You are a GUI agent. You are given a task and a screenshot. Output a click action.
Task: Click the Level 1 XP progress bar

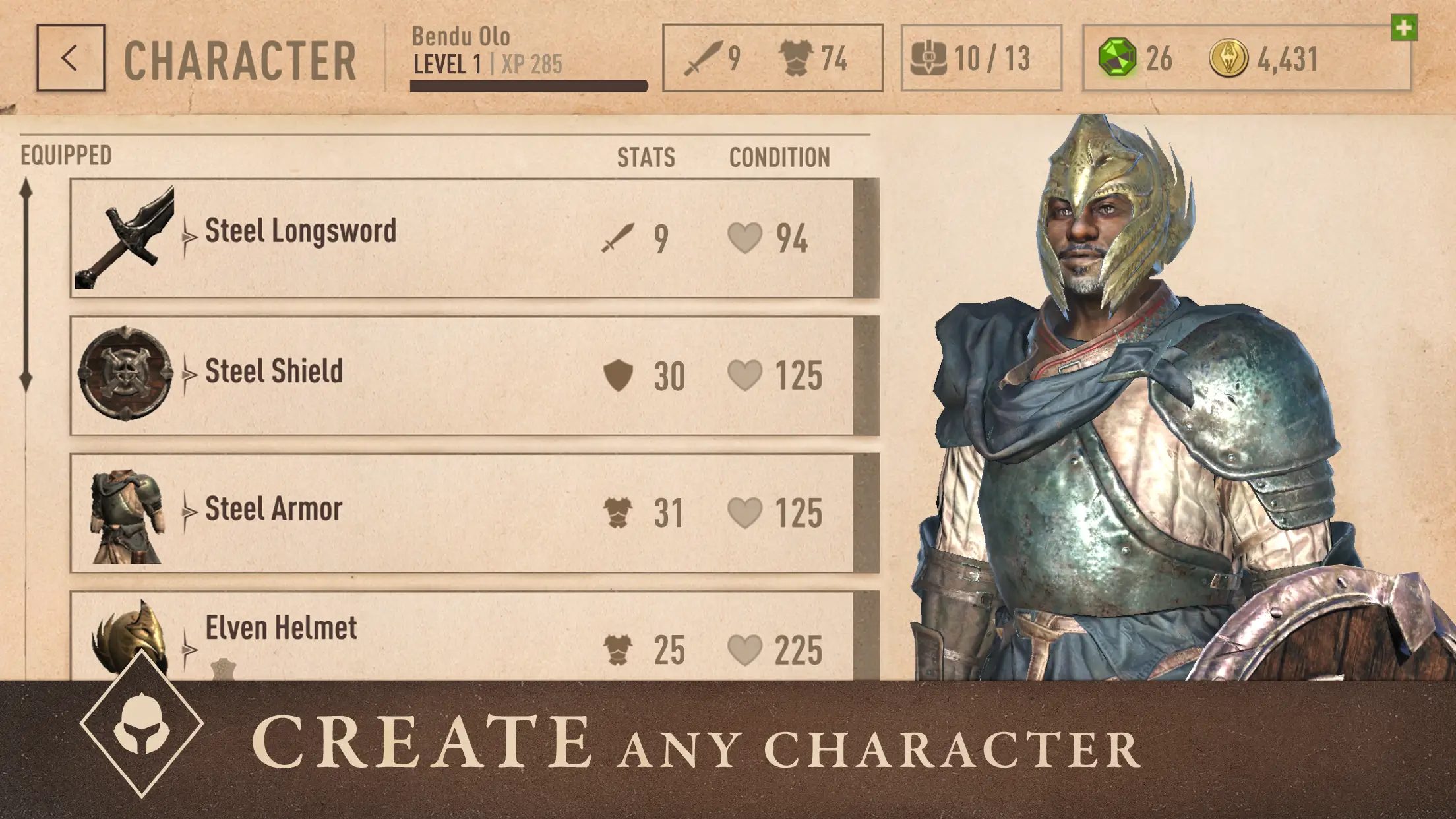tap(528, 84)
